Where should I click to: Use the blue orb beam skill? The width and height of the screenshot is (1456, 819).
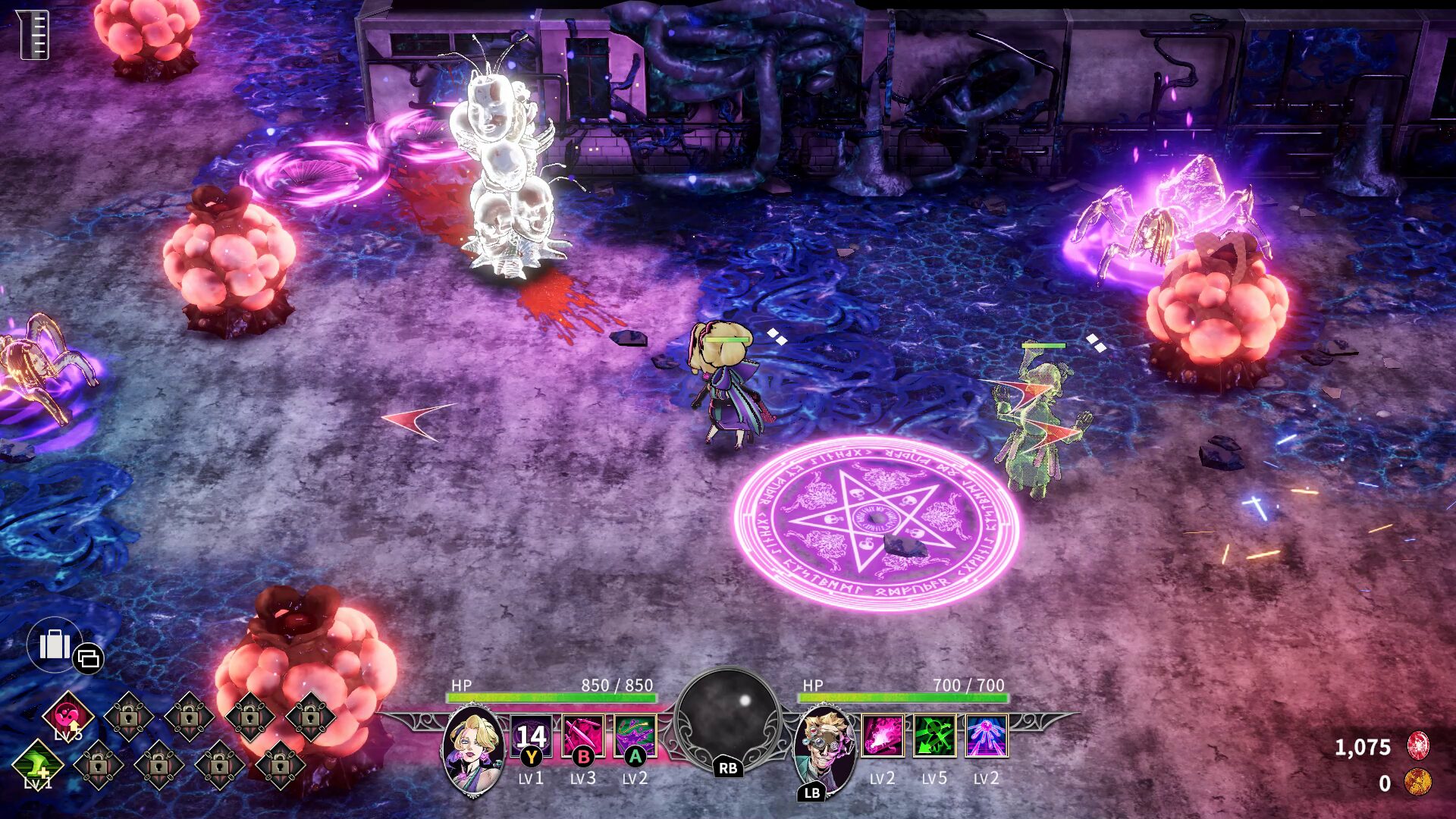point(986,736)
